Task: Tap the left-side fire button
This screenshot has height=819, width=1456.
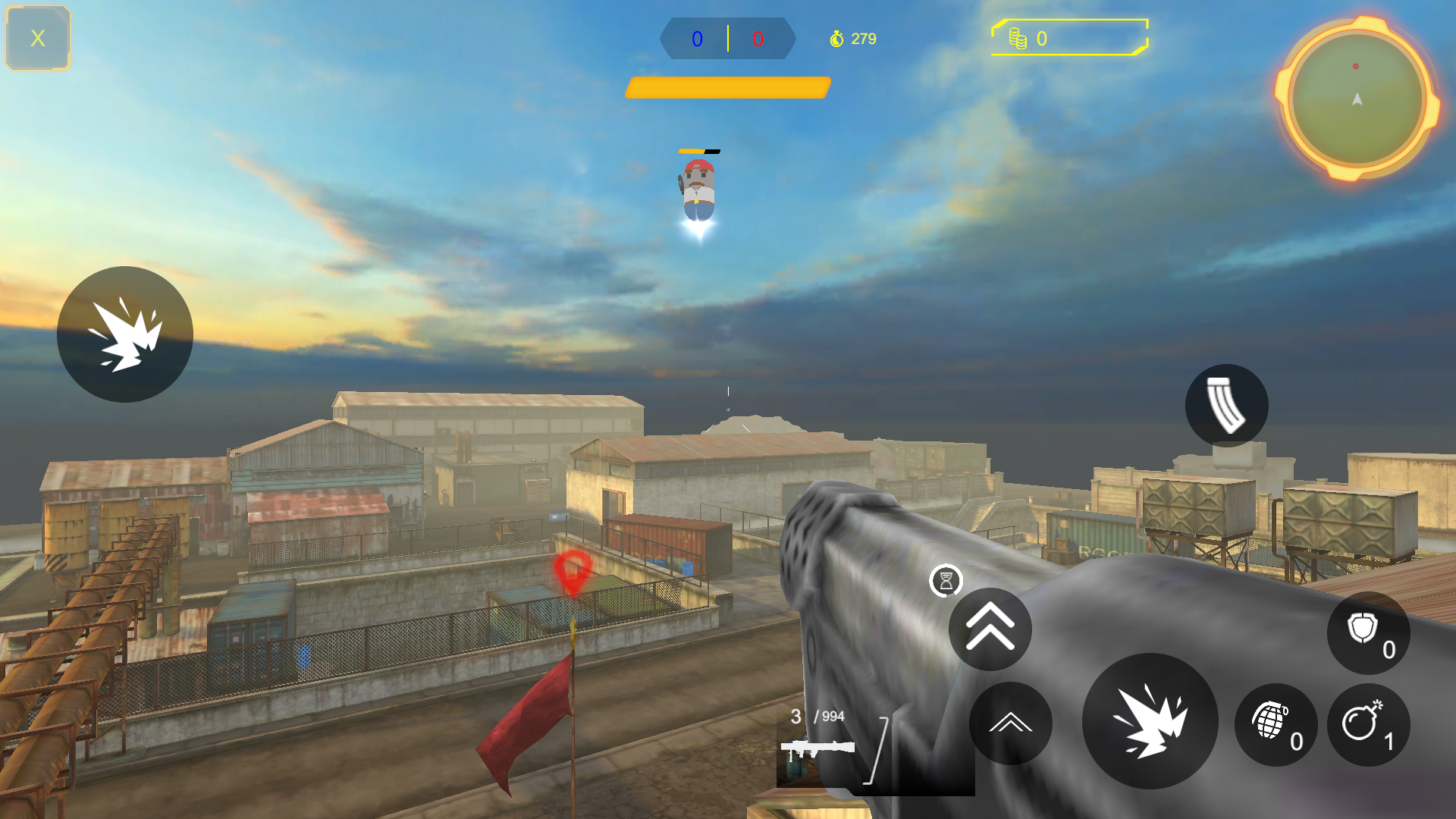Action: [125, 334]
